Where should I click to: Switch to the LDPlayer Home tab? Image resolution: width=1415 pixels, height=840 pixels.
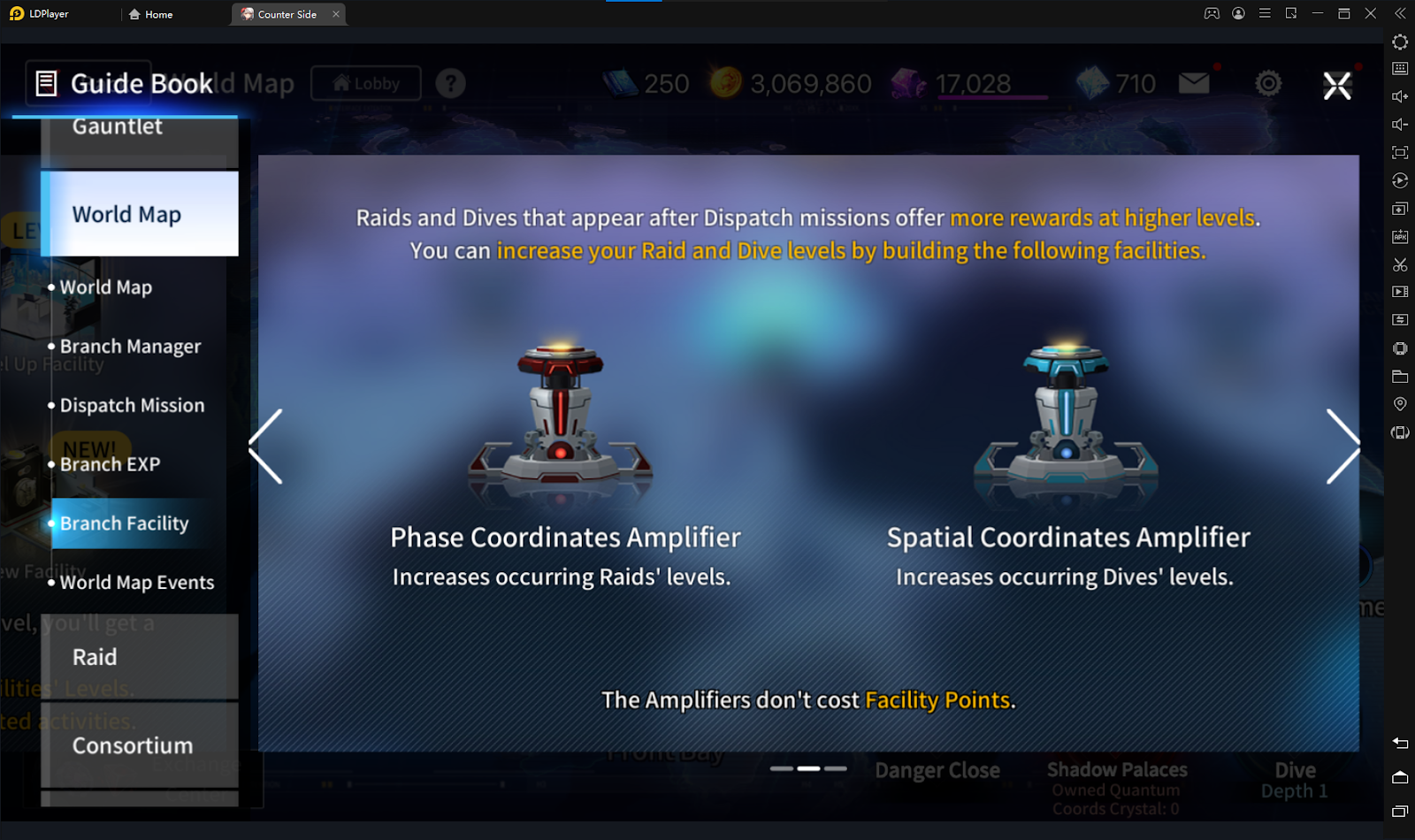(151, 14)
